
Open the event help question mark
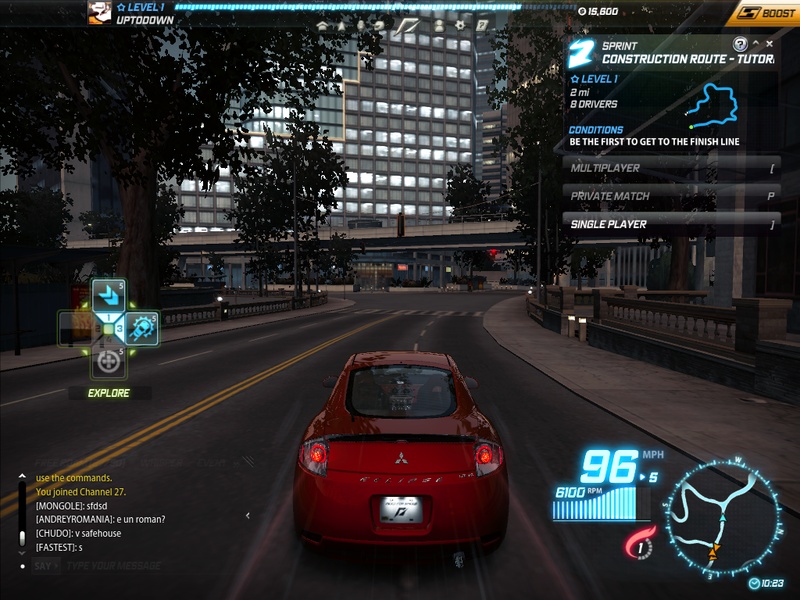pos(740,44)
